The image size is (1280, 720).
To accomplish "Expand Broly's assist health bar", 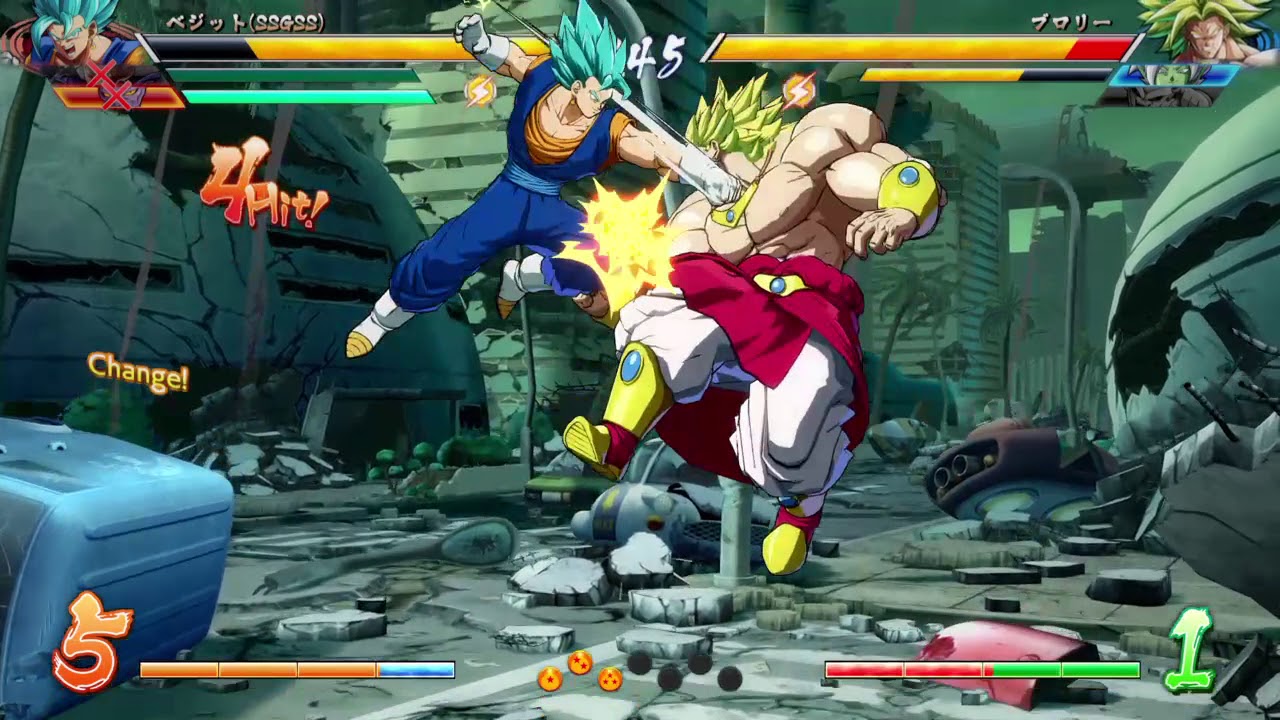I will (990, 75).
